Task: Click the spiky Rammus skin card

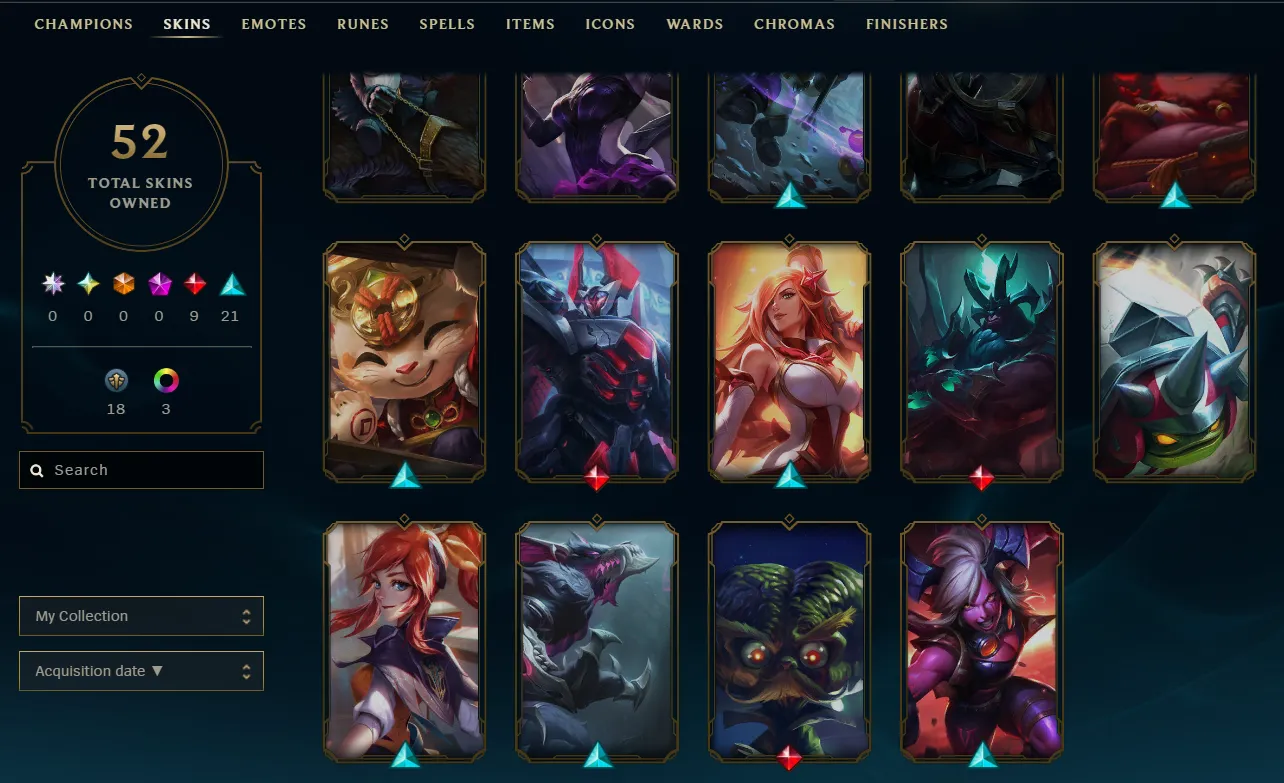Action: (x=1173, y=362)
